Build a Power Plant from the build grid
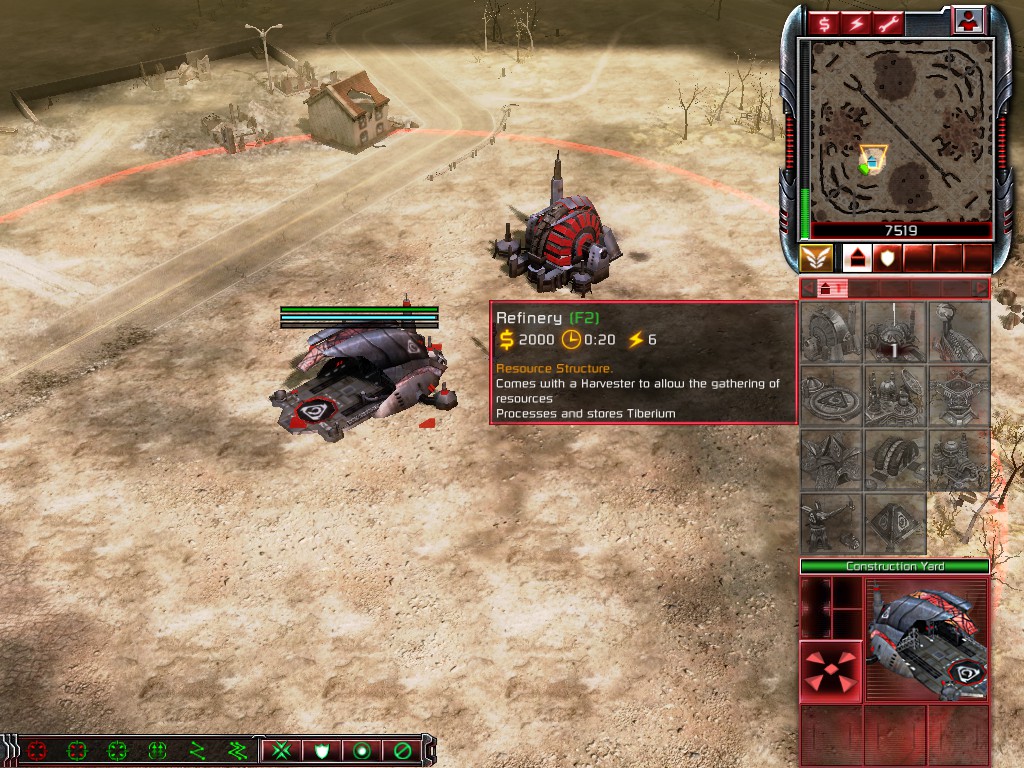Screen dimensions: 1024x768 (832, 332)
